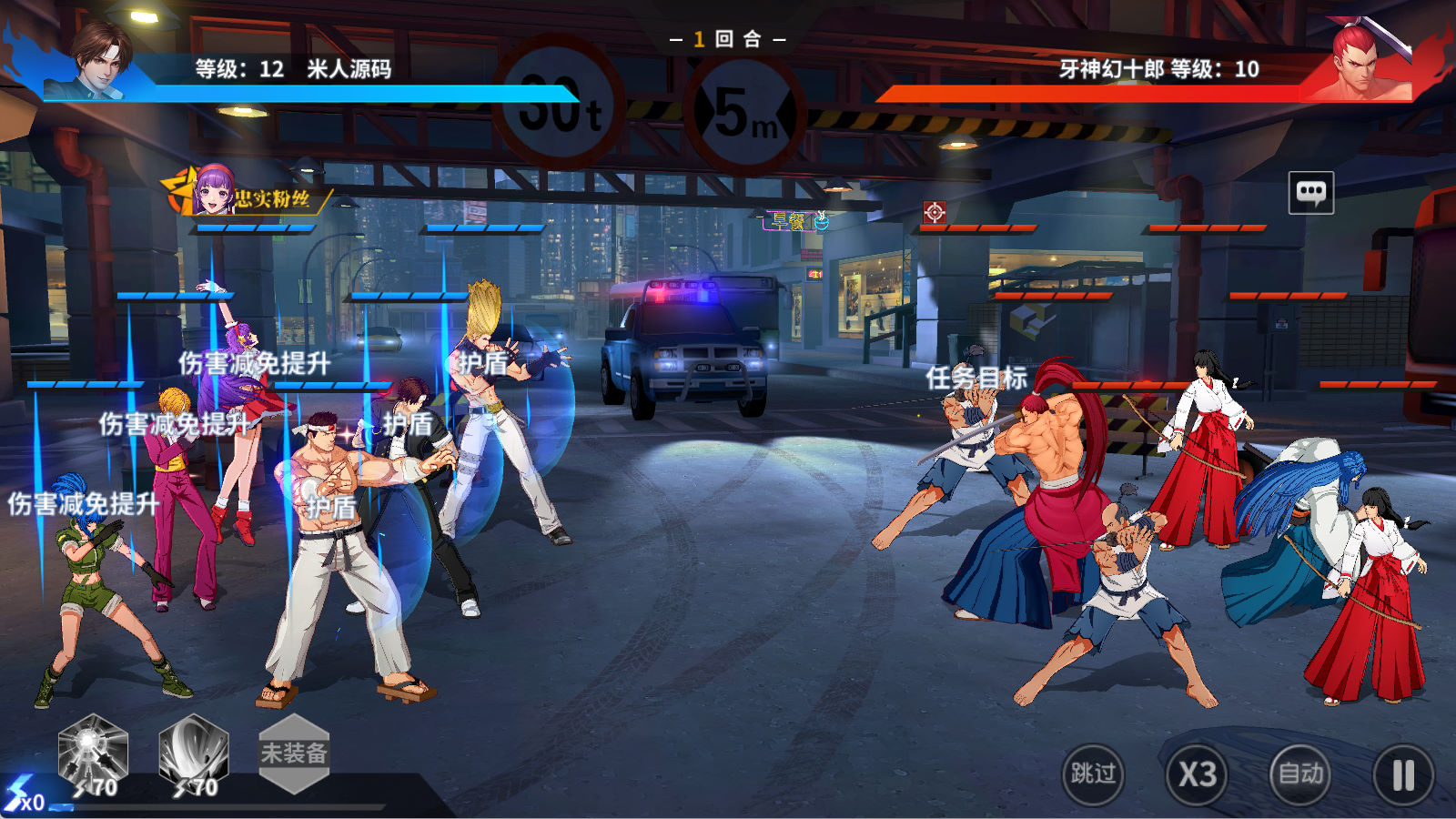The width and height of the screenshot is (1456, 819).
Task: Activate the first burst skill costing 70
Action: tap(93, 753)
